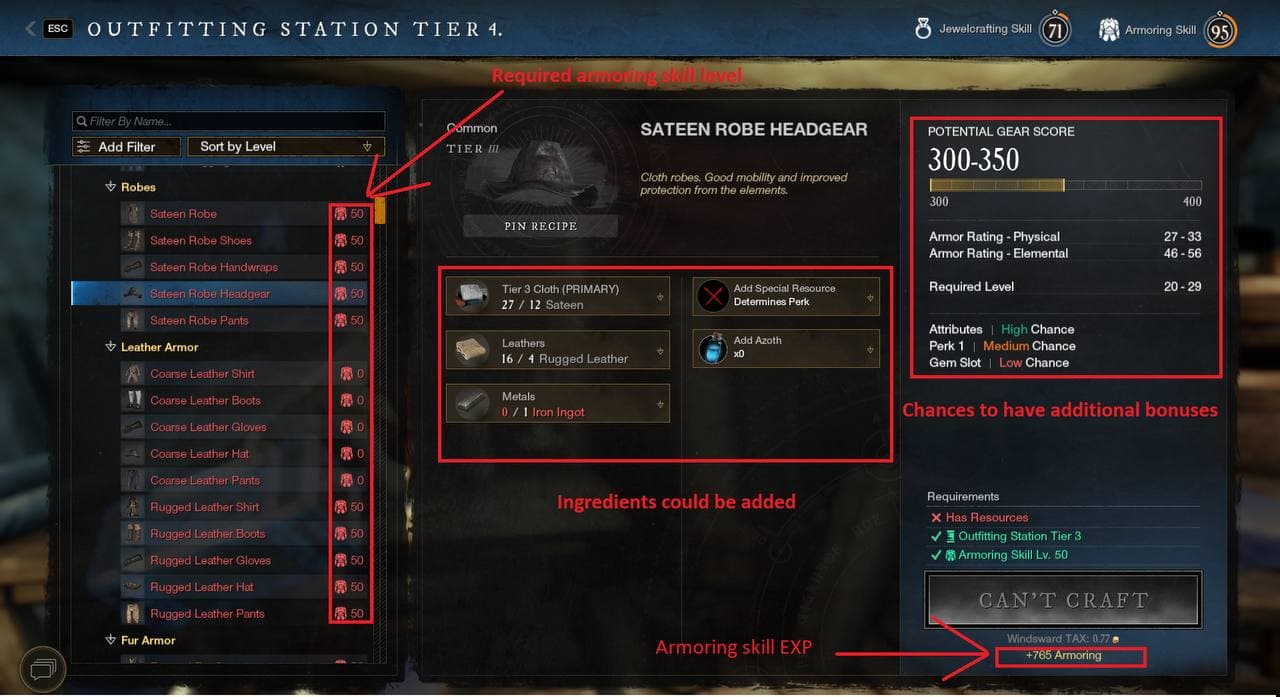The height and width of the screenshot is (697, 1280).
Task: Select the Sateen Robe Pants recipe
Action: pyautogui.click(x=199, y=321)
